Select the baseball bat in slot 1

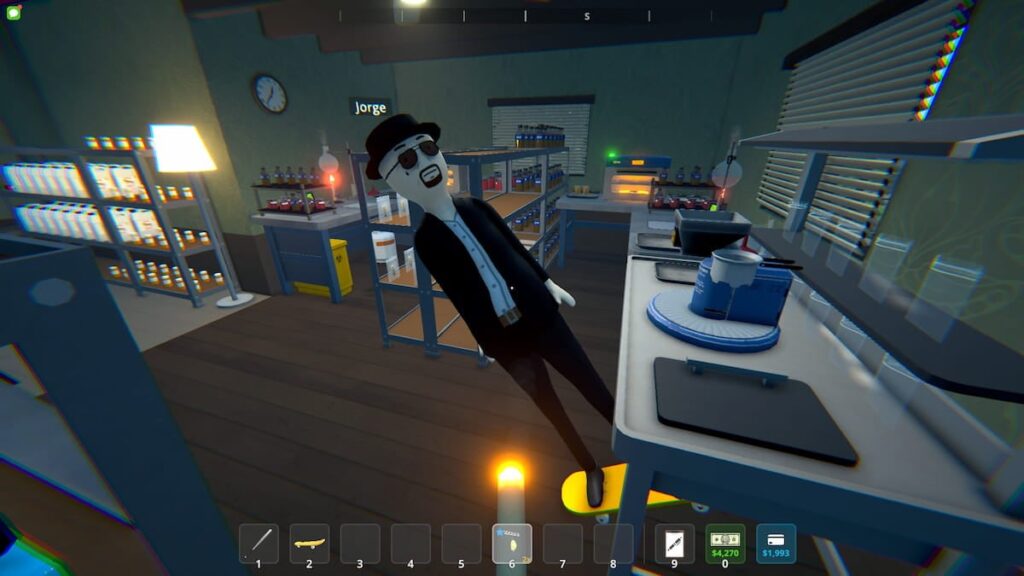[x=258, y=543]
